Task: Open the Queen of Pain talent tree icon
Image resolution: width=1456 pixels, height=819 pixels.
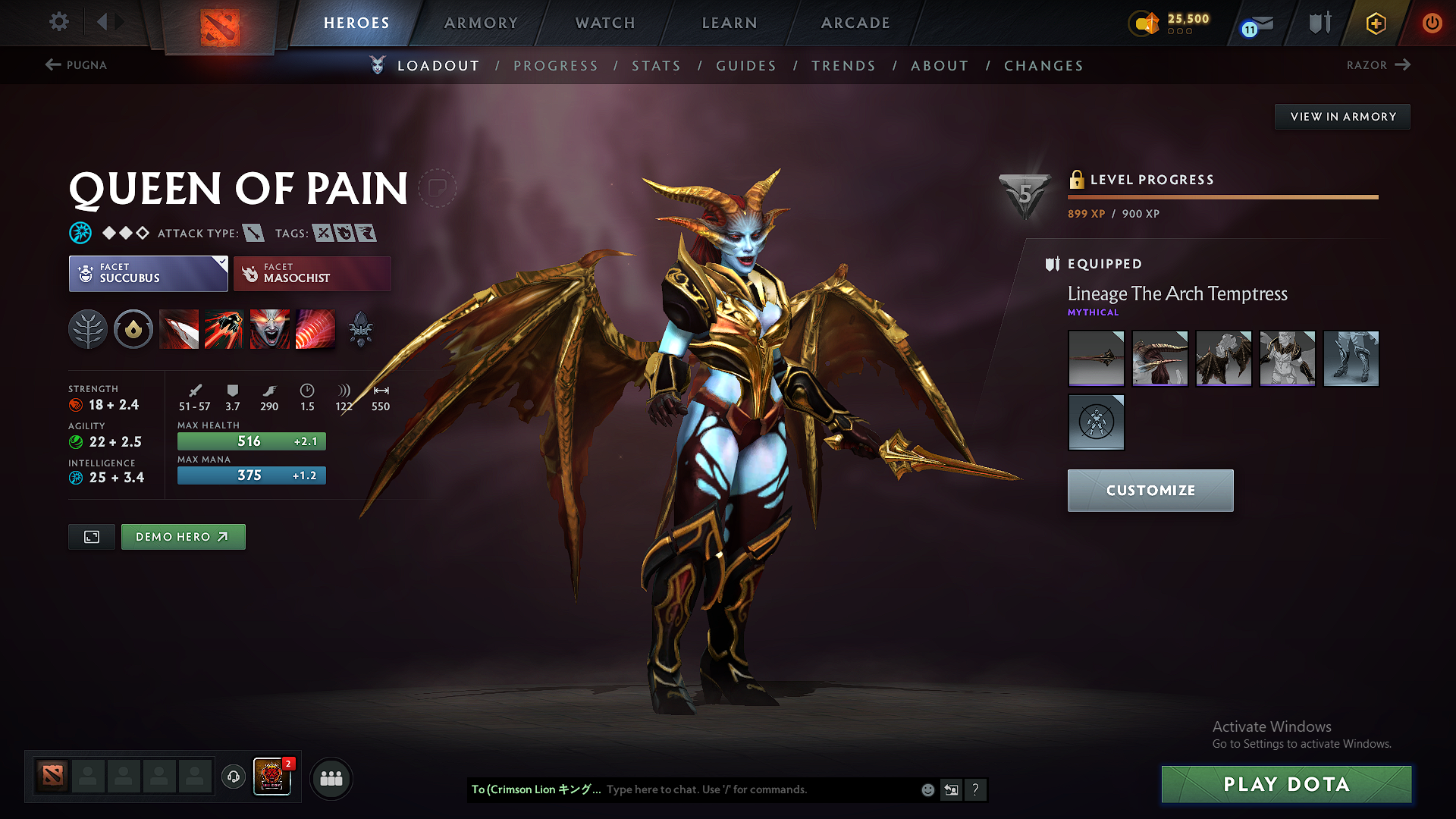Action: 88,329
